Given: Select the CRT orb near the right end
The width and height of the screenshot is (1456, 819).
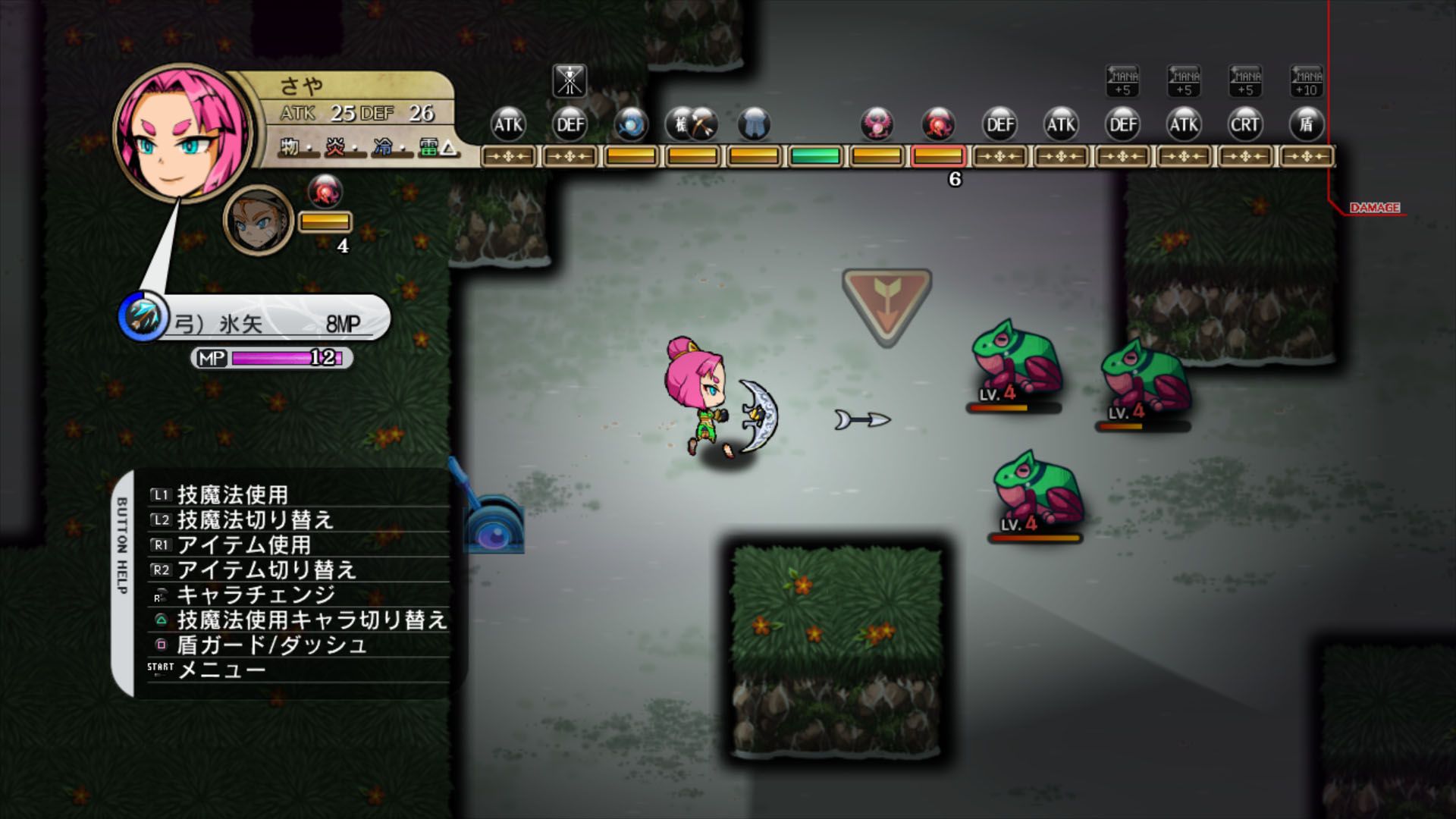Looking at the screenshot, I should (x=1244, y=125).
